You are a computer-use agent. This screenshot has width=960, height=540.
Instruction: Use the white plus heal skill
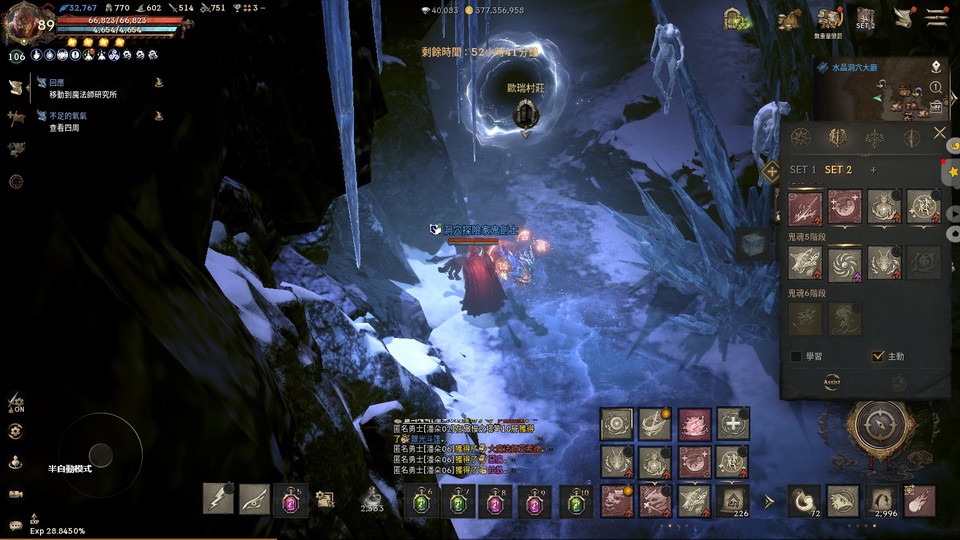tap(733, 424)
